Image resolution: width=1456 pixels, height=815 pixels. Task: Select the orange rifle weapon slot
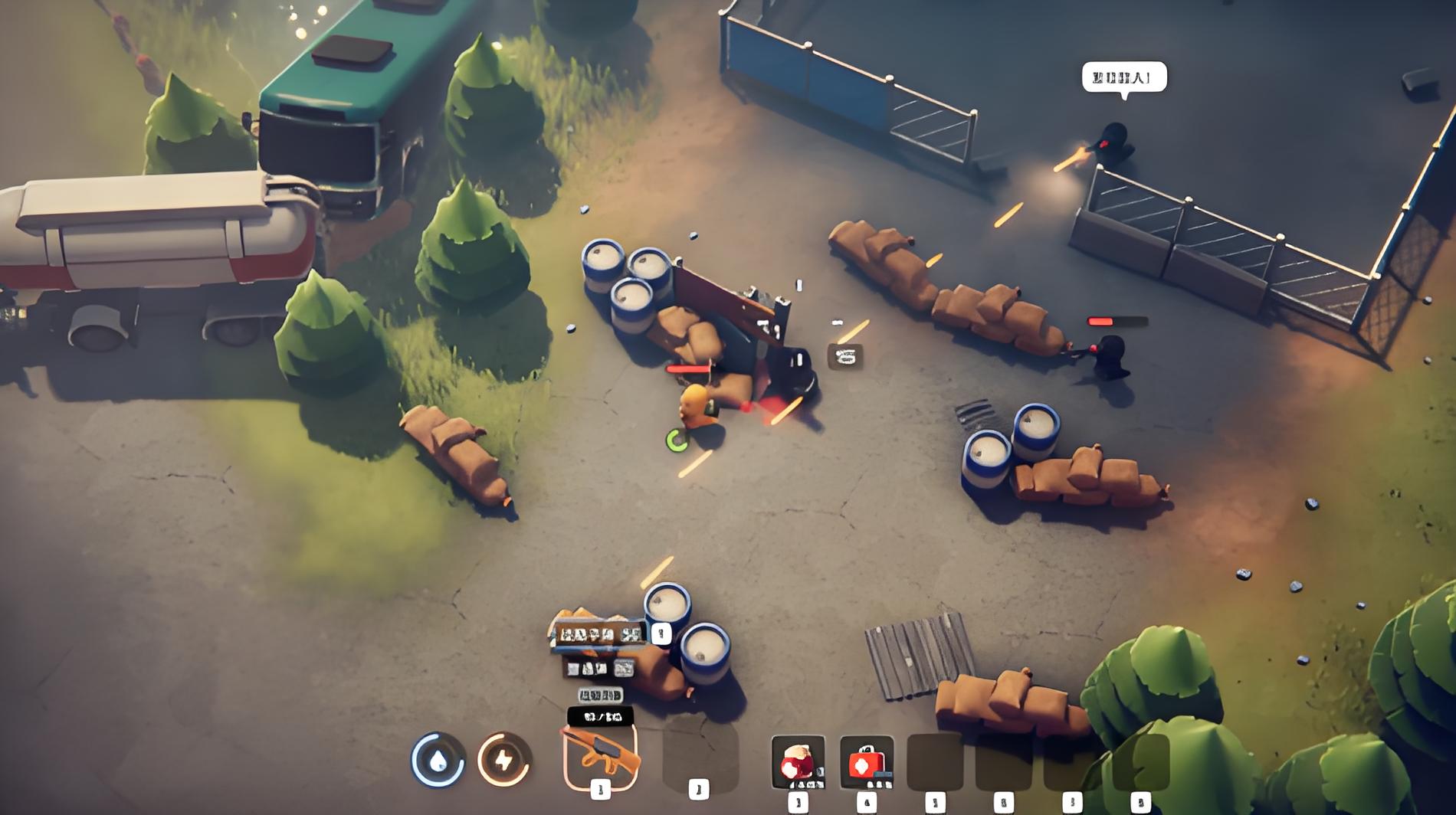(x=601, y=757)
